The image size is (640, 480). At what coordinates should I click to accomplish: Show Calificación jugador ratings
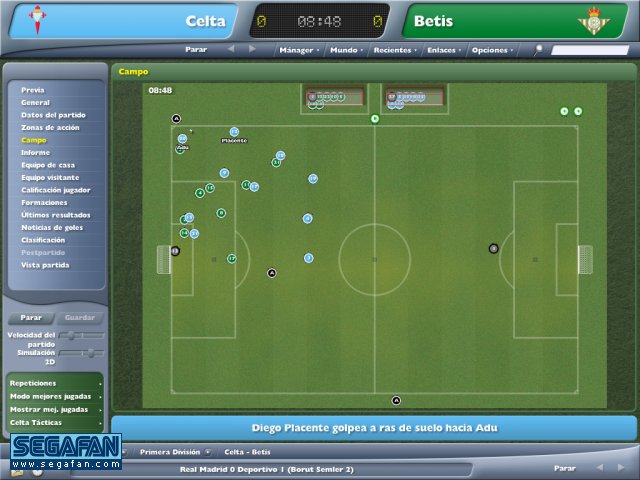pyautogui.click(x=56, y=190)
